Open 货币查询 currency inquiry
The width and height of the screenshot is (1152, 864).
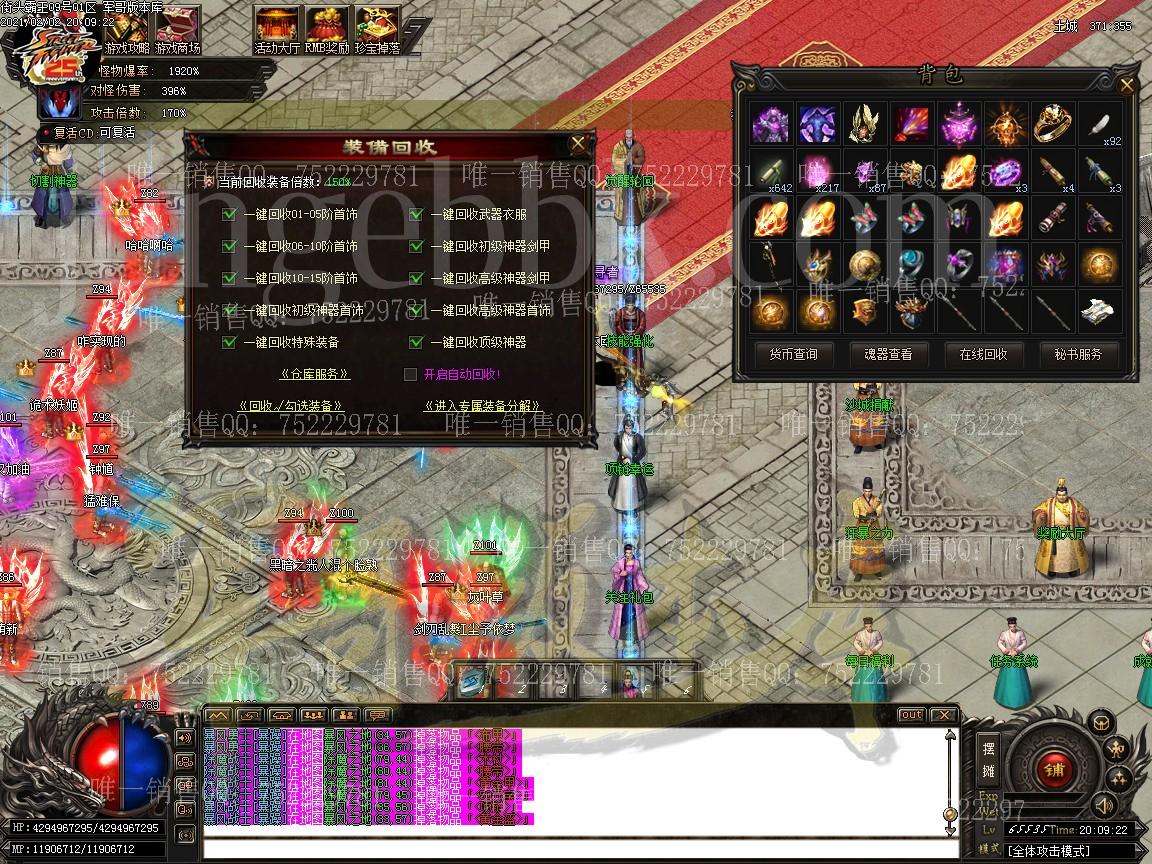point(793,354)
